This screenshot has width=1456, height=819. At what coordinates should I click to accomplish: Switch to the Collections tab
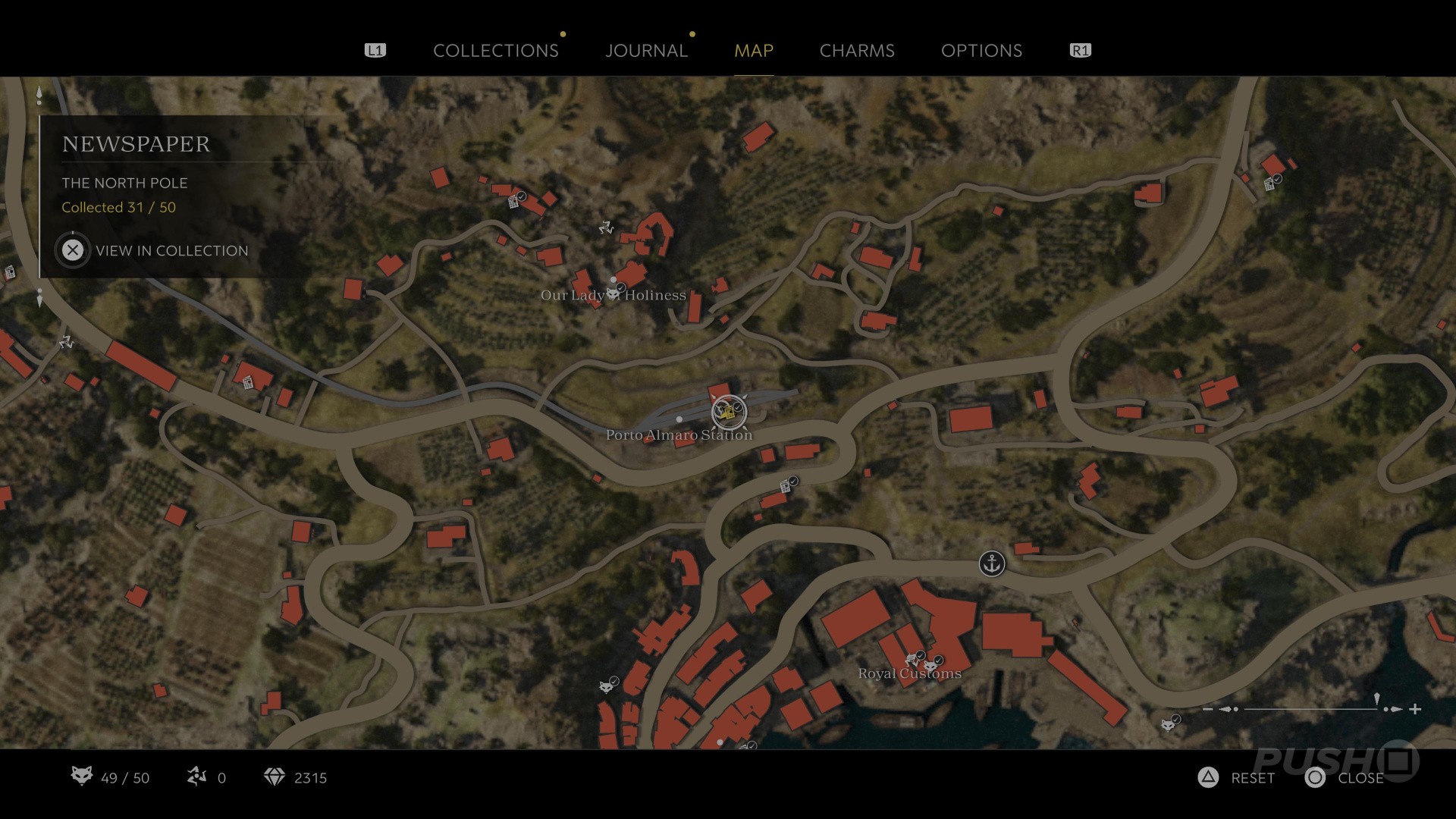495,51
